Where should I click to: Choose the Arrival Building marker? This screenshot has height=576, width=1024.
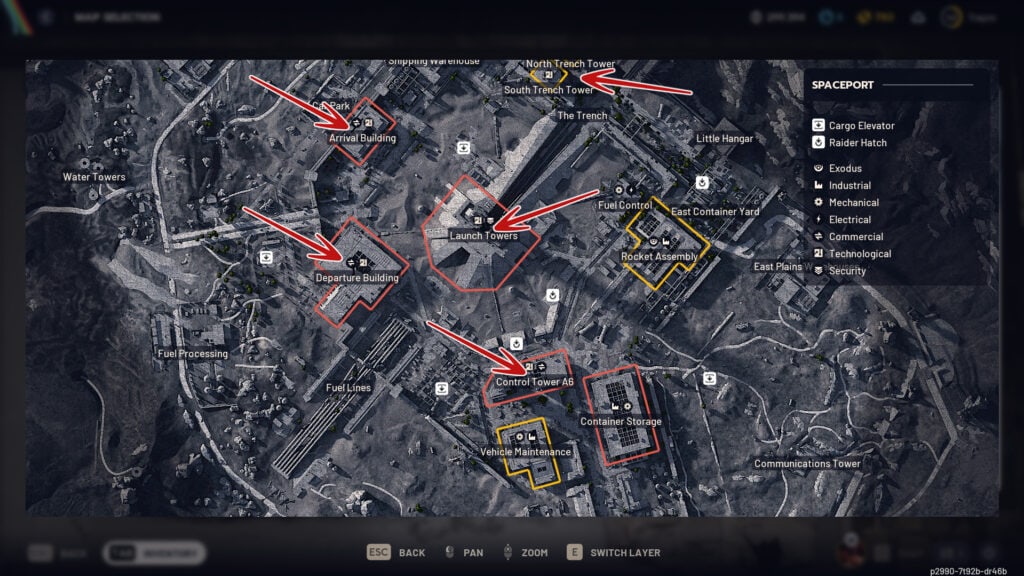tap(362, 138)
